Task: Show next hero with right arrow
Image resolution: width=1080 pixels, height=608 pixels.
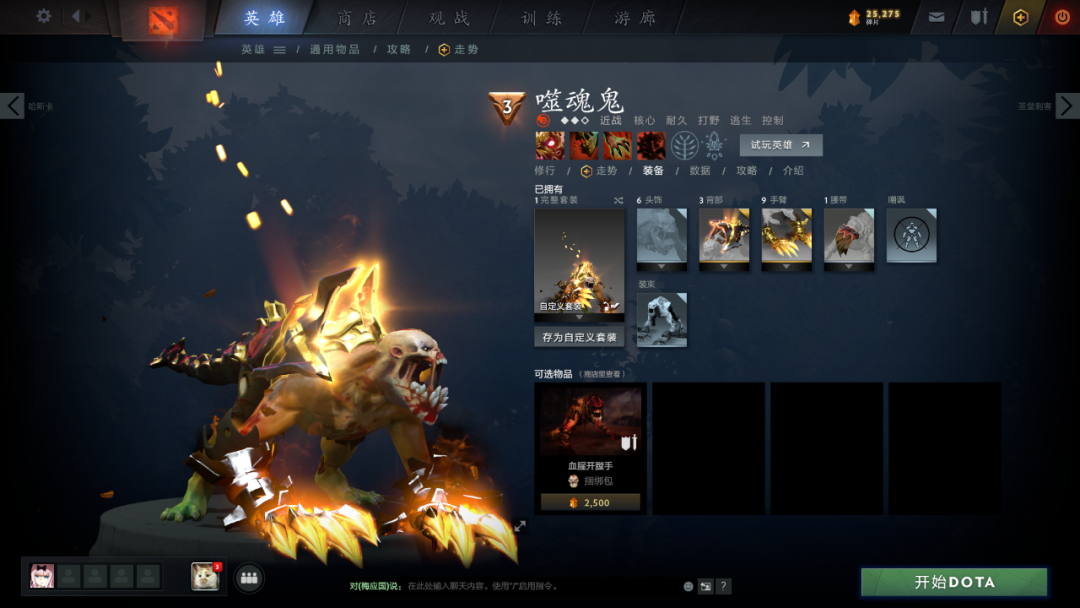Action: coord(1067,105)
